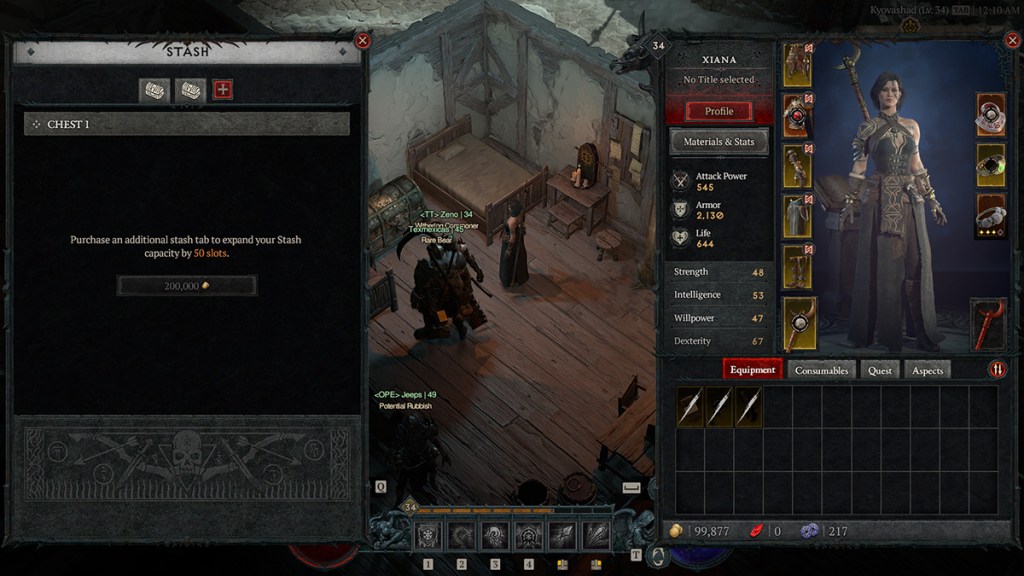Viewport: 1024px width, 576px height.
Task: Select the equipped helm slot
Action: tap(798, 65)
